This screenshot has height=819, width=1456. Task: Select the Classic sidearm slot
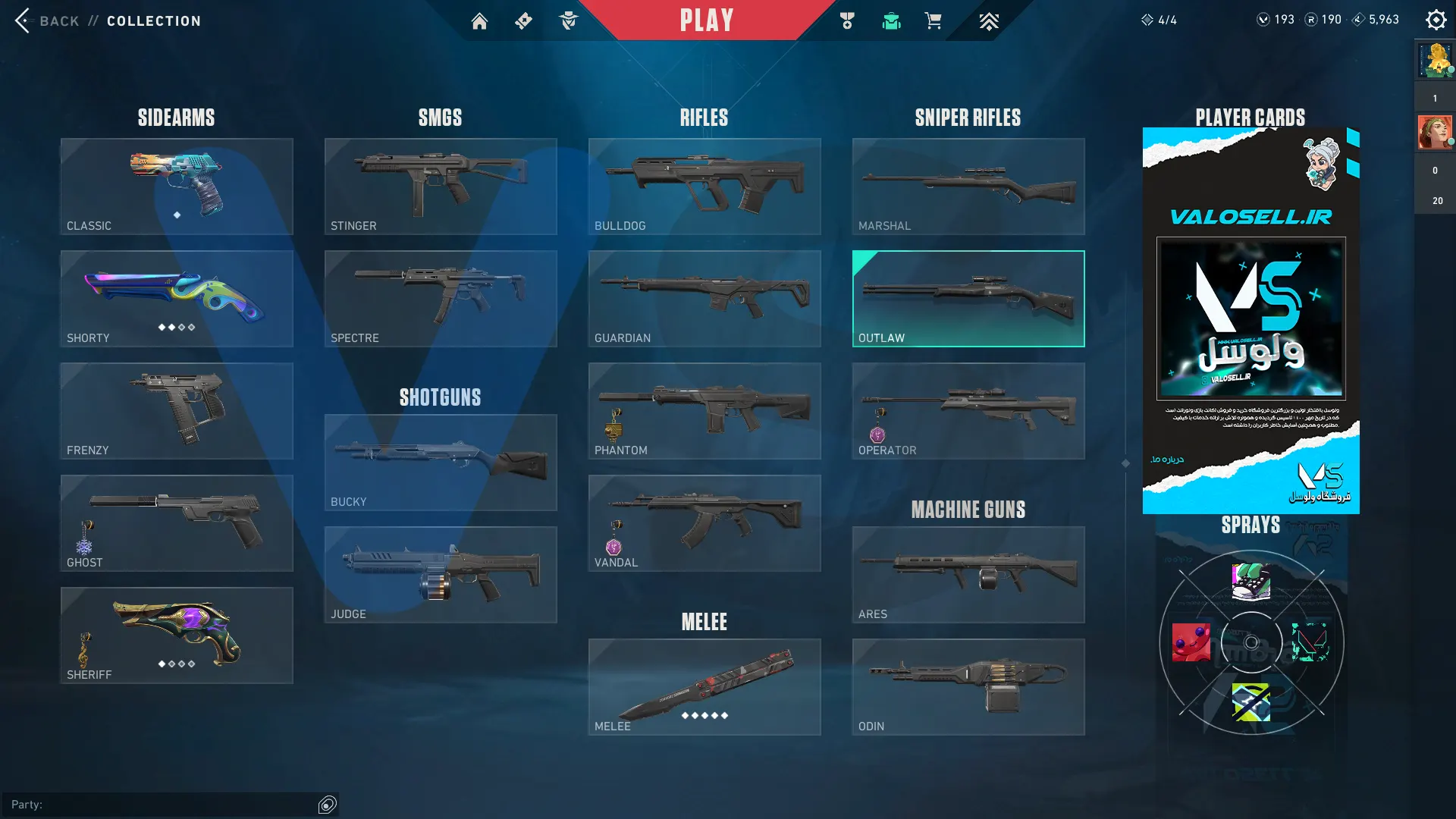tap(177, 187)
